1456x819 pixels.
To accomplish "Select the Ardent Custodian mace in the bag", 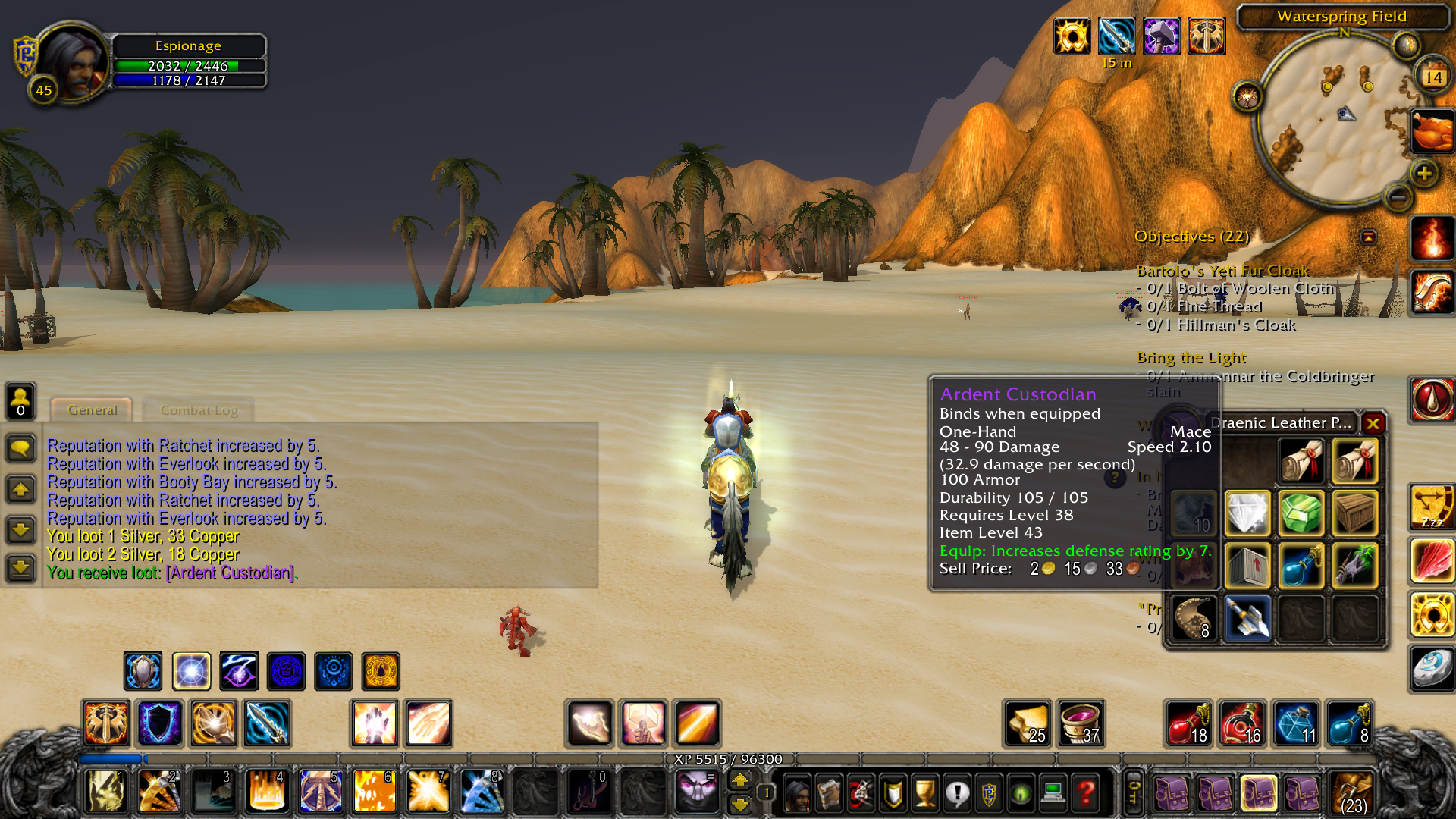I will click(1247, 619).
